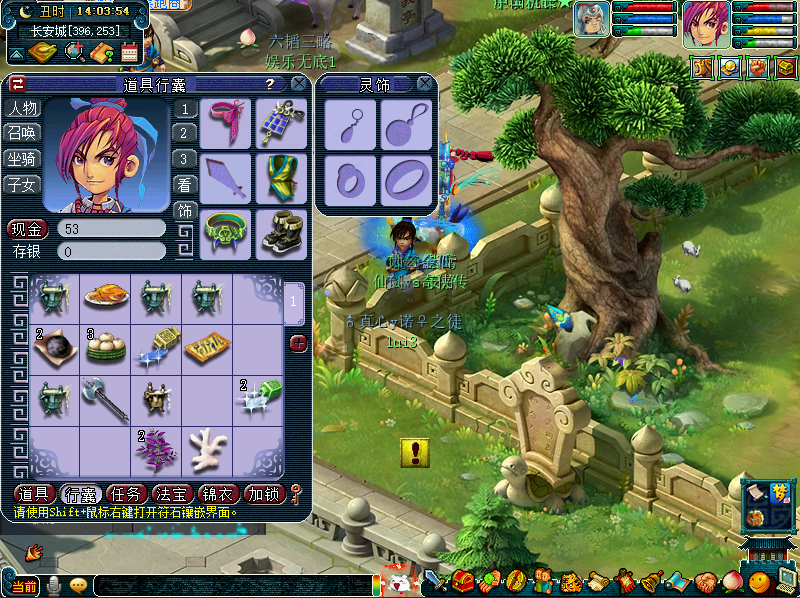The image size is (800, 598).
Task: Open the 任务 quest items tab
Action: pos(127,494)
